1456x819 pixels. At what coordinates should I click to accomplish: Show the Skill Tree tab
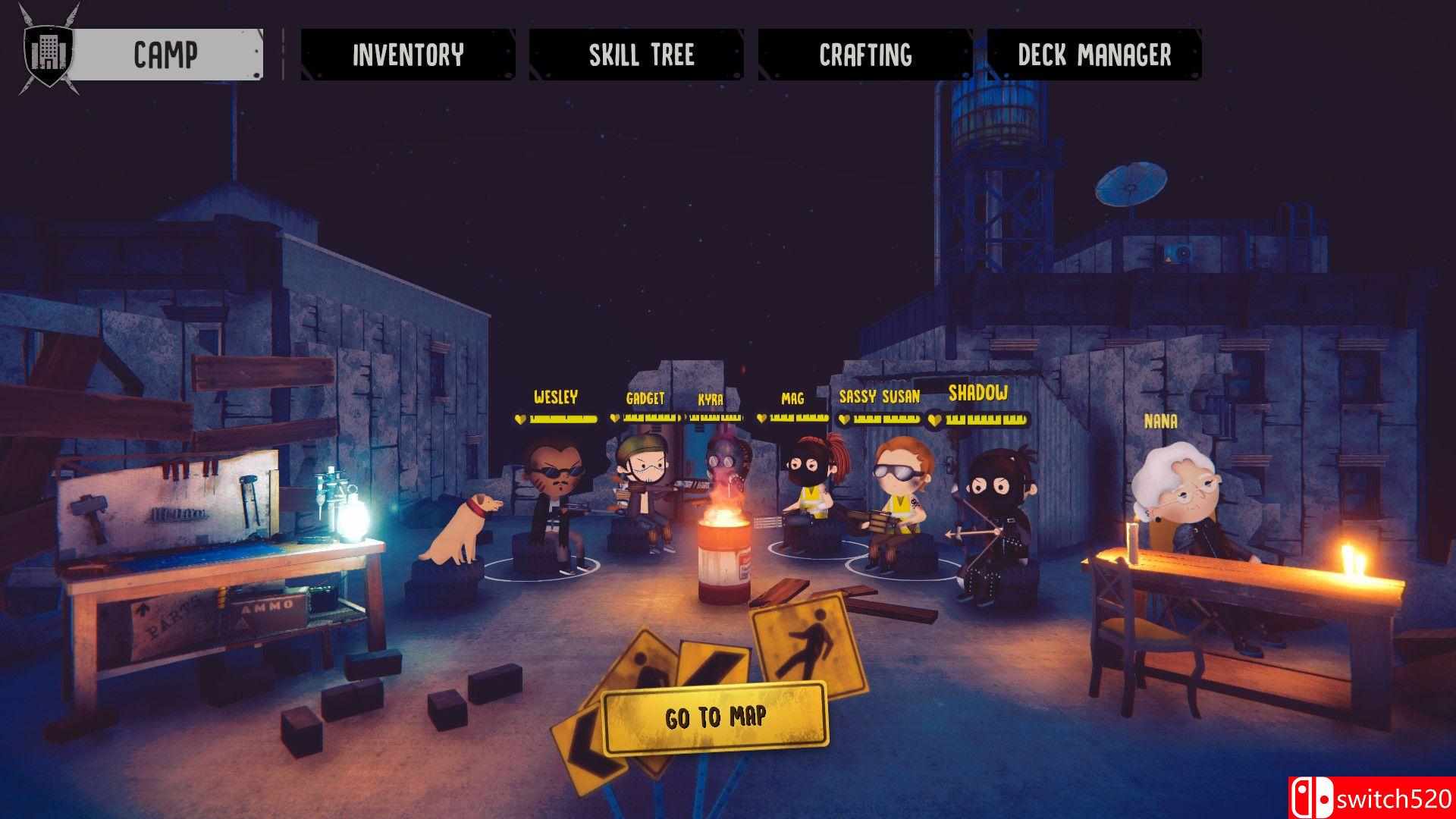pos(642,55)
